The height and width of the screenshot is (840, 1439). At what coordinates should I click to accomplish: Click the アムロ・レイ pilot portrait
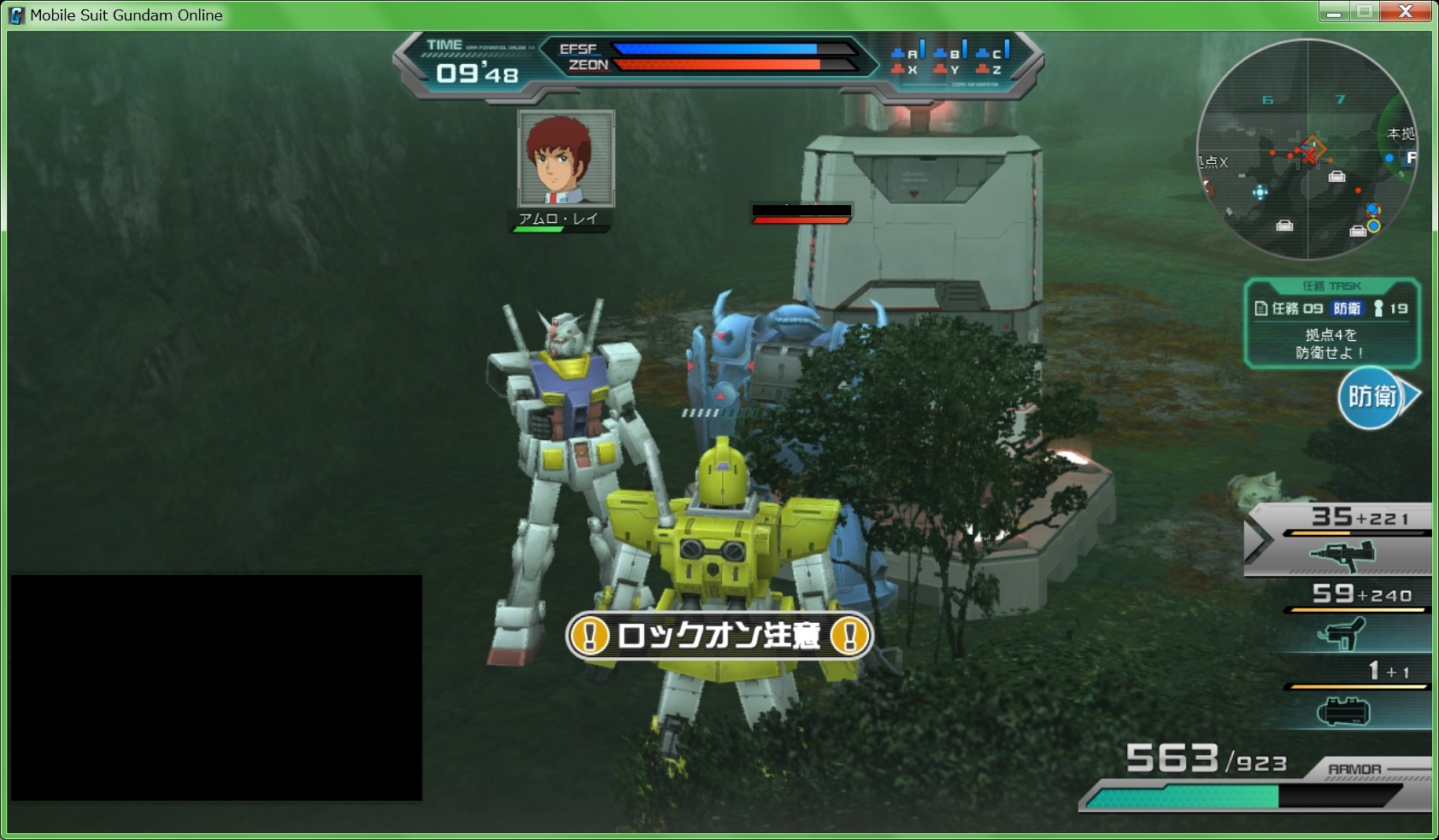(x=566, y=159)
